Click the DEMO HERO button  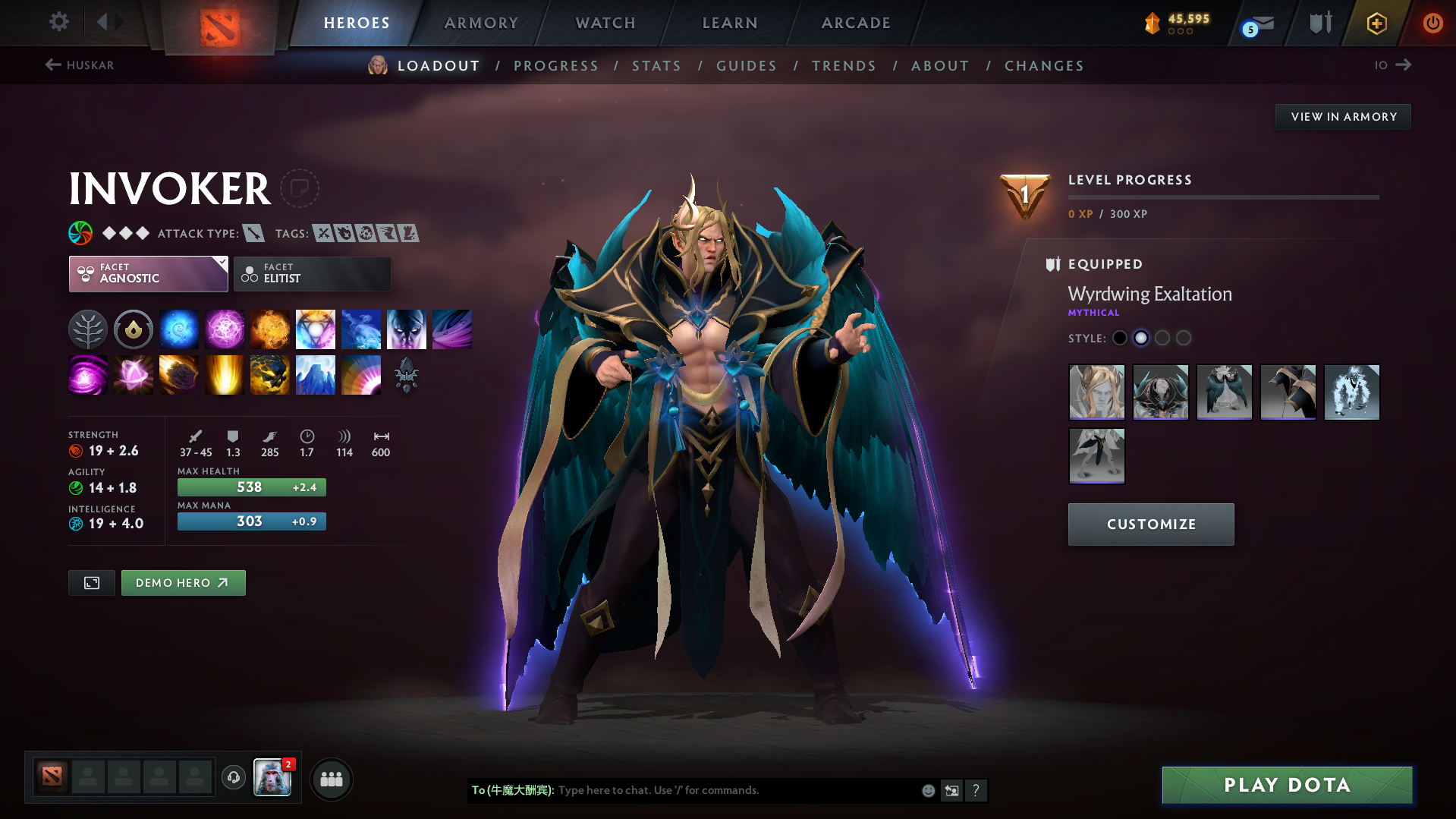[x=183, y=582]
